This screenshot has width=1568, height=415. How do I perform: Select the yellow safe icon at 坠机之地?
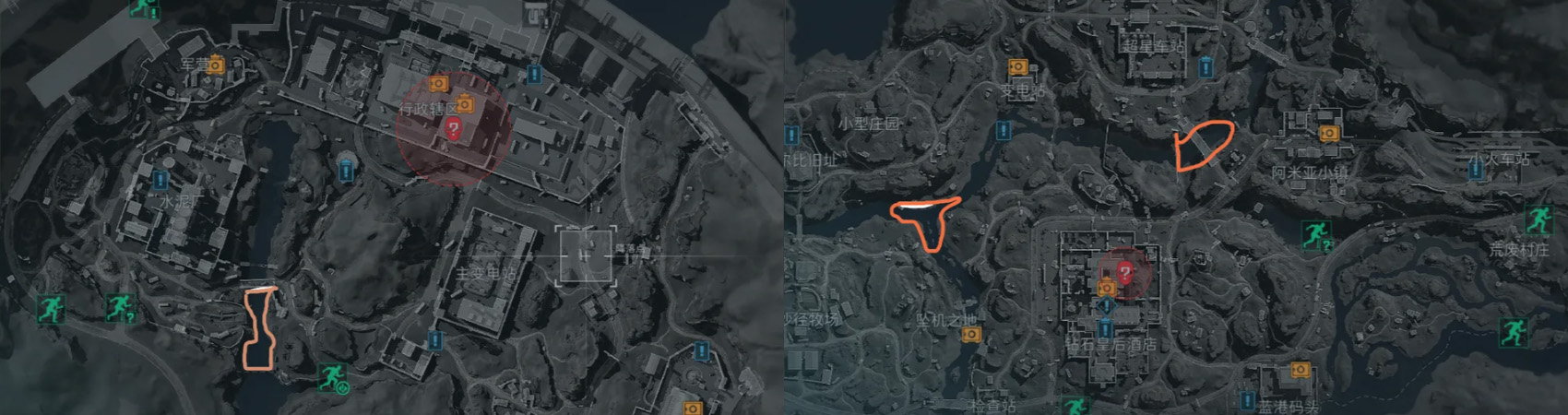click(x=969, y=334)
